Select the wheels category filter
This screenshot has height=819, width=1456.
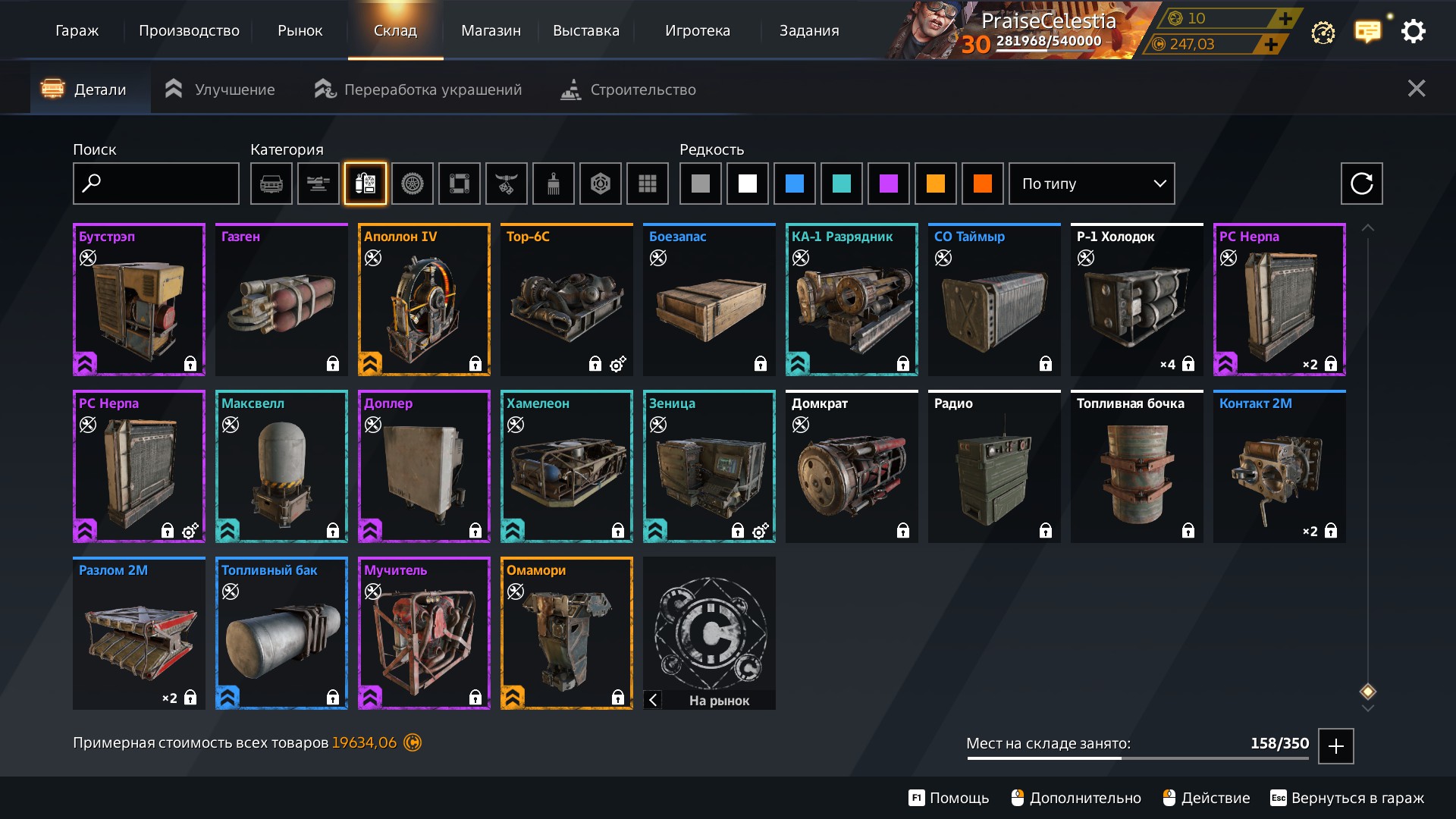click(412, 184)
